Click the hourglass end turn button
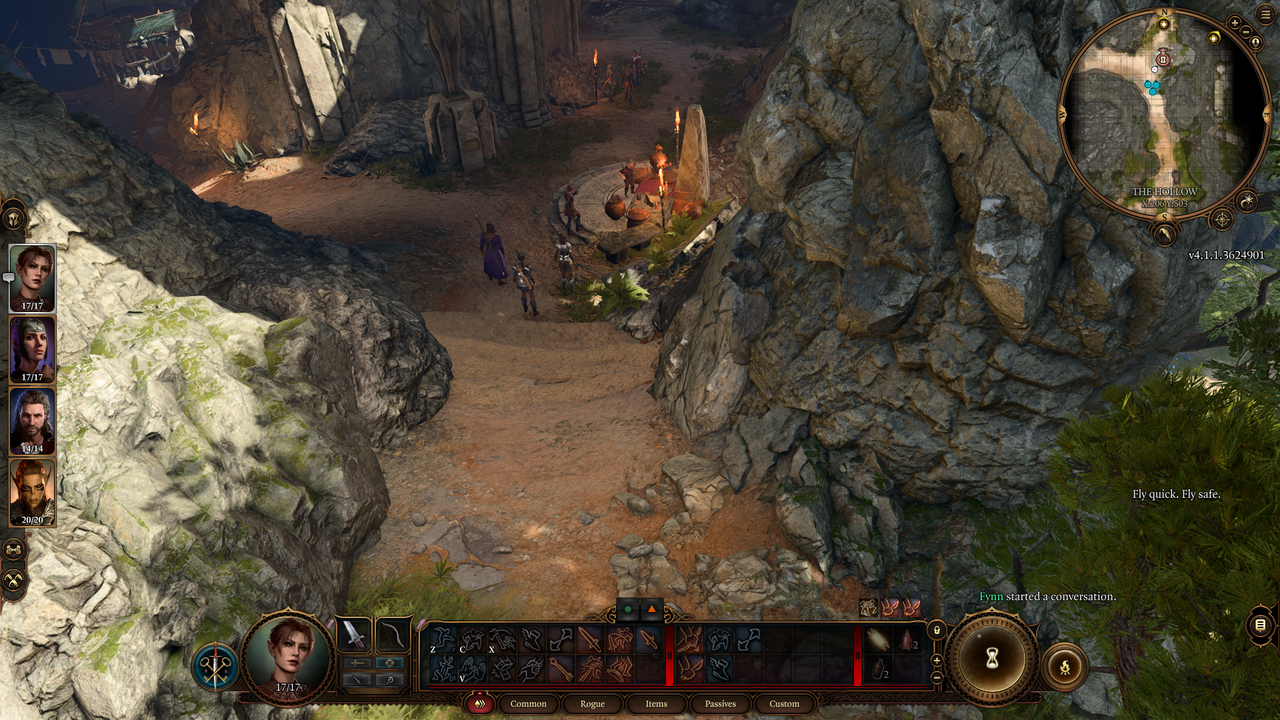Image resolution: width=1280 pixels, height=720 pixels. [992, 658]
